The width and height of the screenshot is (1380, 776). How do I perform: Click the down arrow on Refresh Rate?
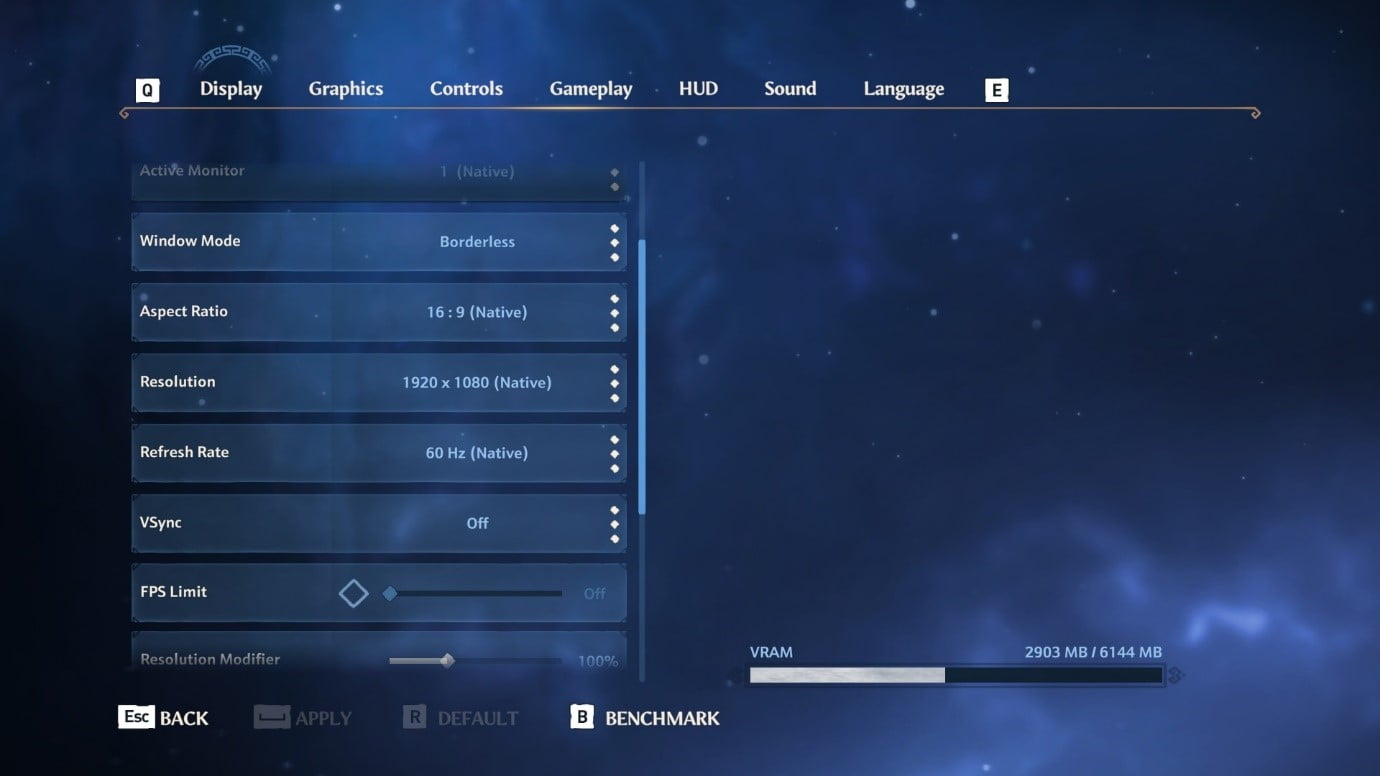tap(615, 466)
